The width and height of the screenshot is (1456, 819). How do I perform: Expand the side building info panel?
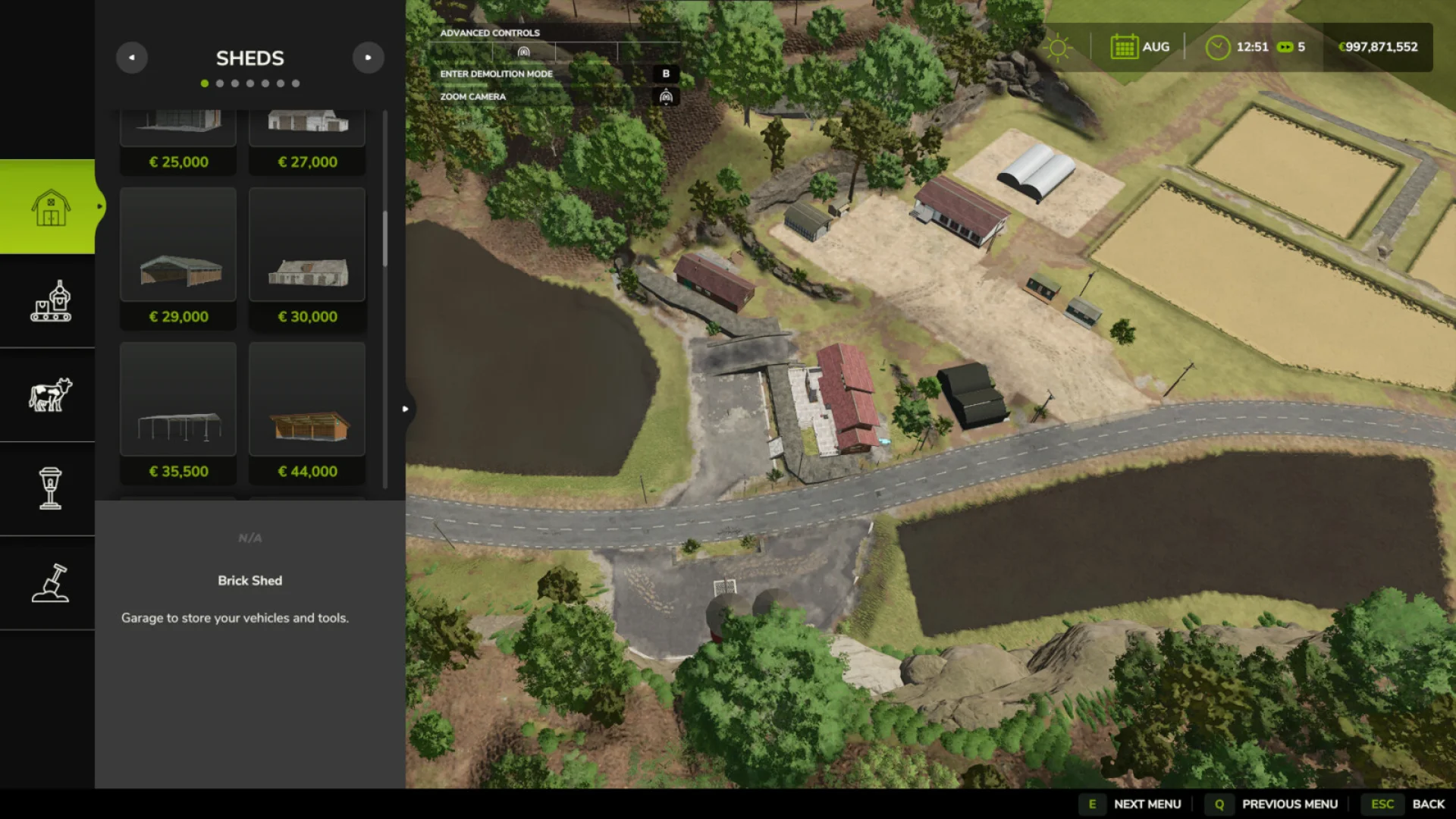pyautogui.click(x=406, y=408)
